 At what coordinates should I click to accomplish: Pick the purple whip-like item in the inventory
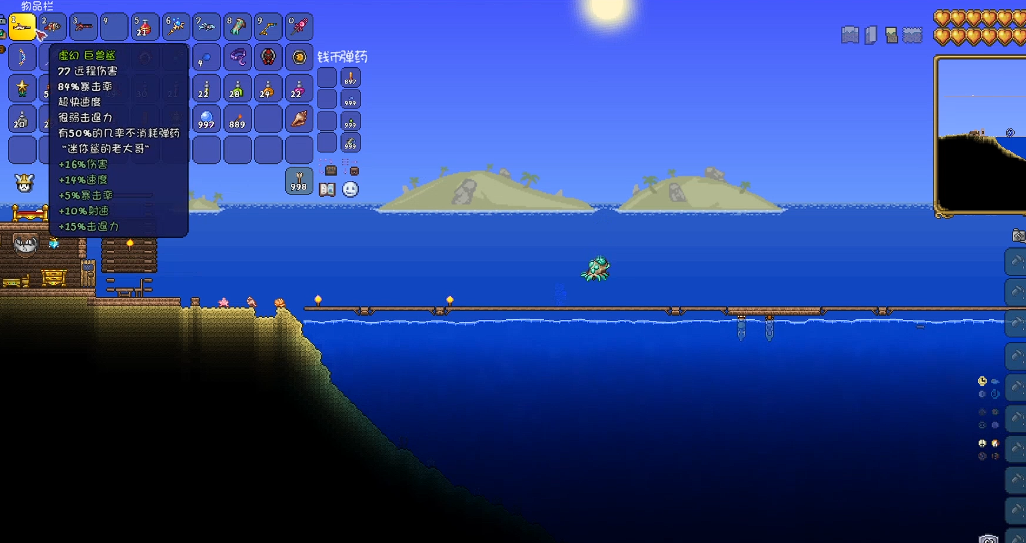(x=238, y=58)
